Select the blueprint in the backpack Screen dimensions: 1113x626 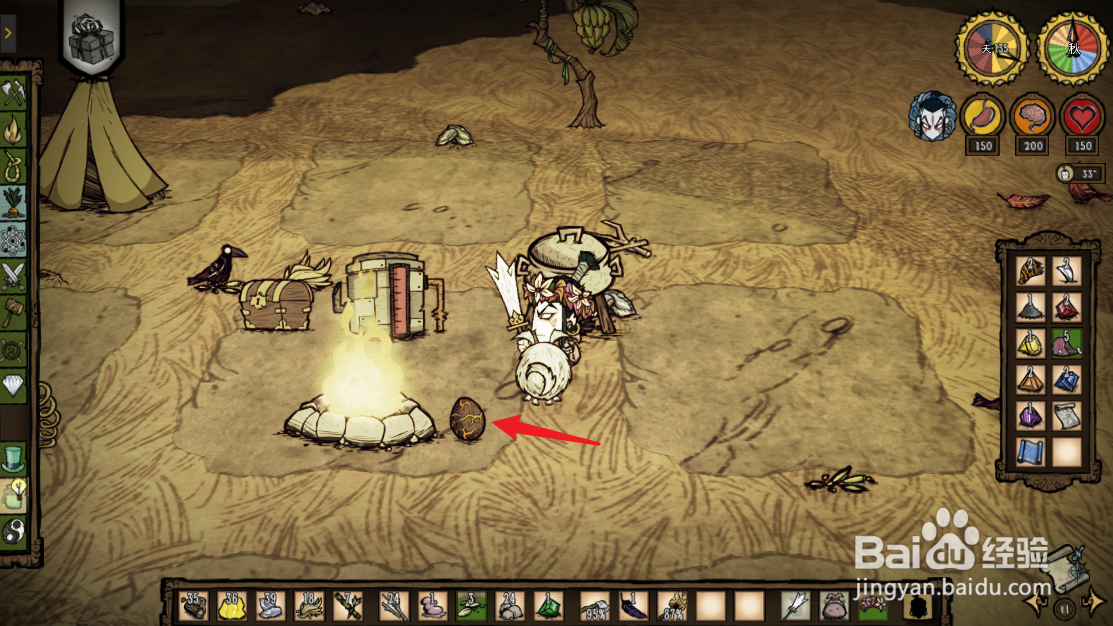[x=1030, y=452]
